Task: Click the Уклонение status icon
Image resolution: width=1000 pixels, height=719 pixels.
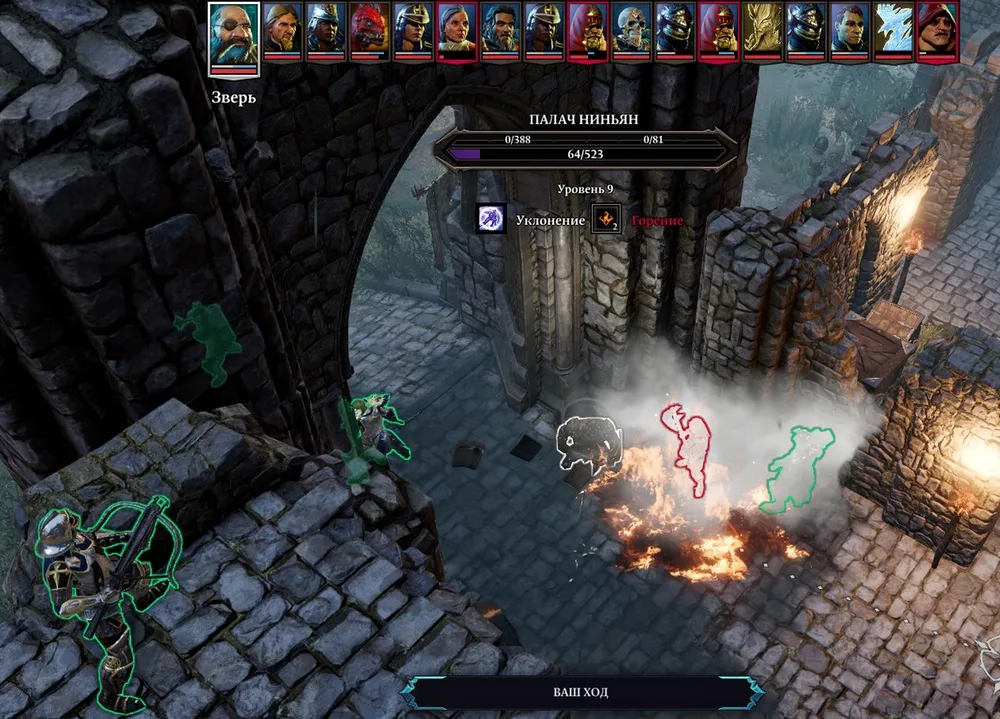Action: 490,219
